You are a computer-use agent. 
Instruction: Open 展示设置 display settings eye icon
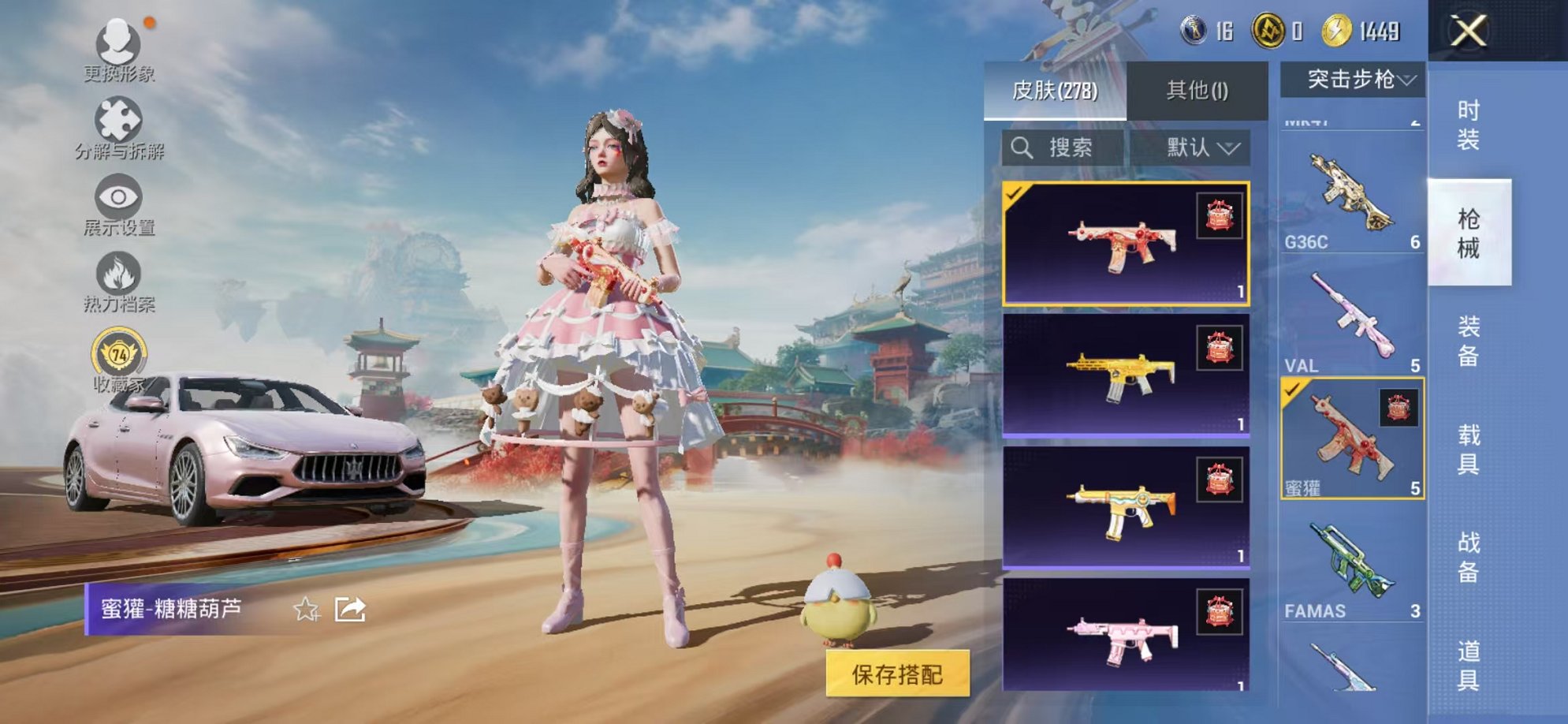tap(118, 197)
